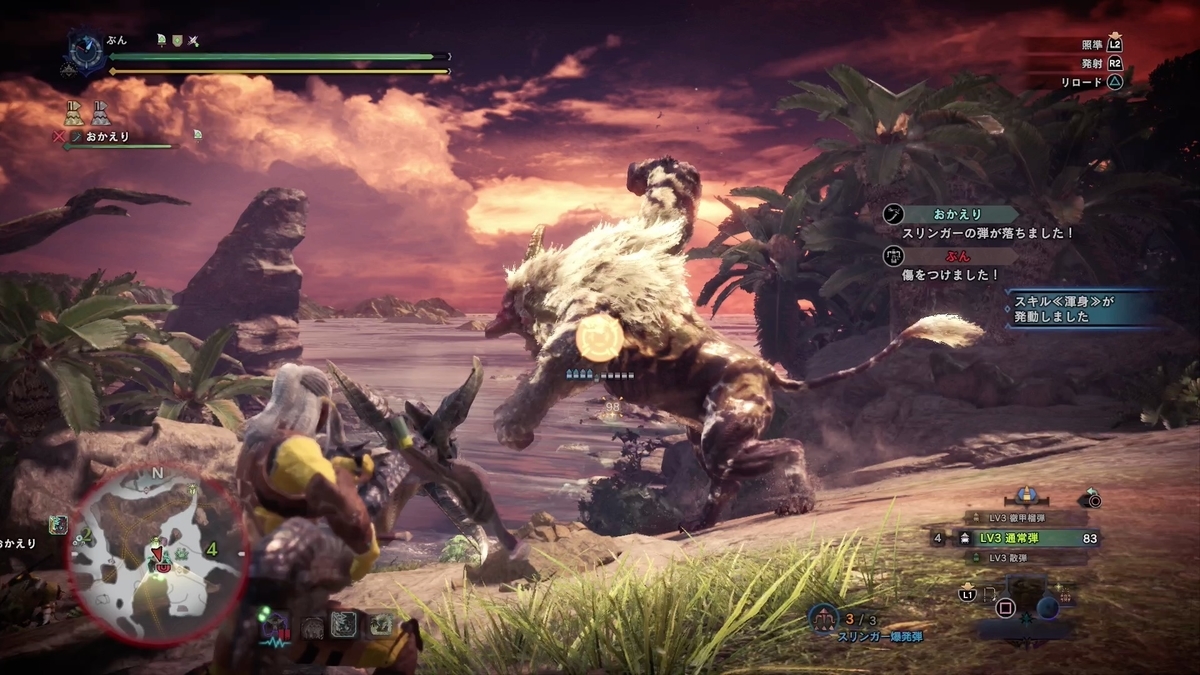Viewport: 1200px width, 675px height.
Task: Click the bowgun special ammo icon above ammo list
Action: [x=1024, y=494]
